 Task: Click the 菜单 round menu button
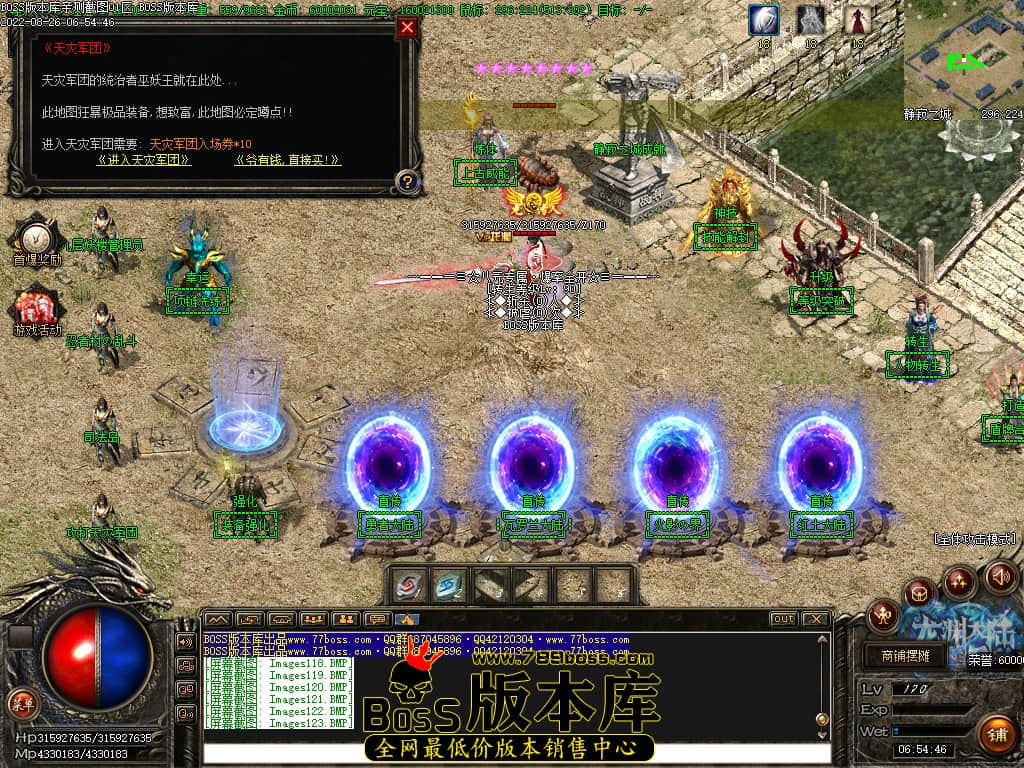click(21, 702)
